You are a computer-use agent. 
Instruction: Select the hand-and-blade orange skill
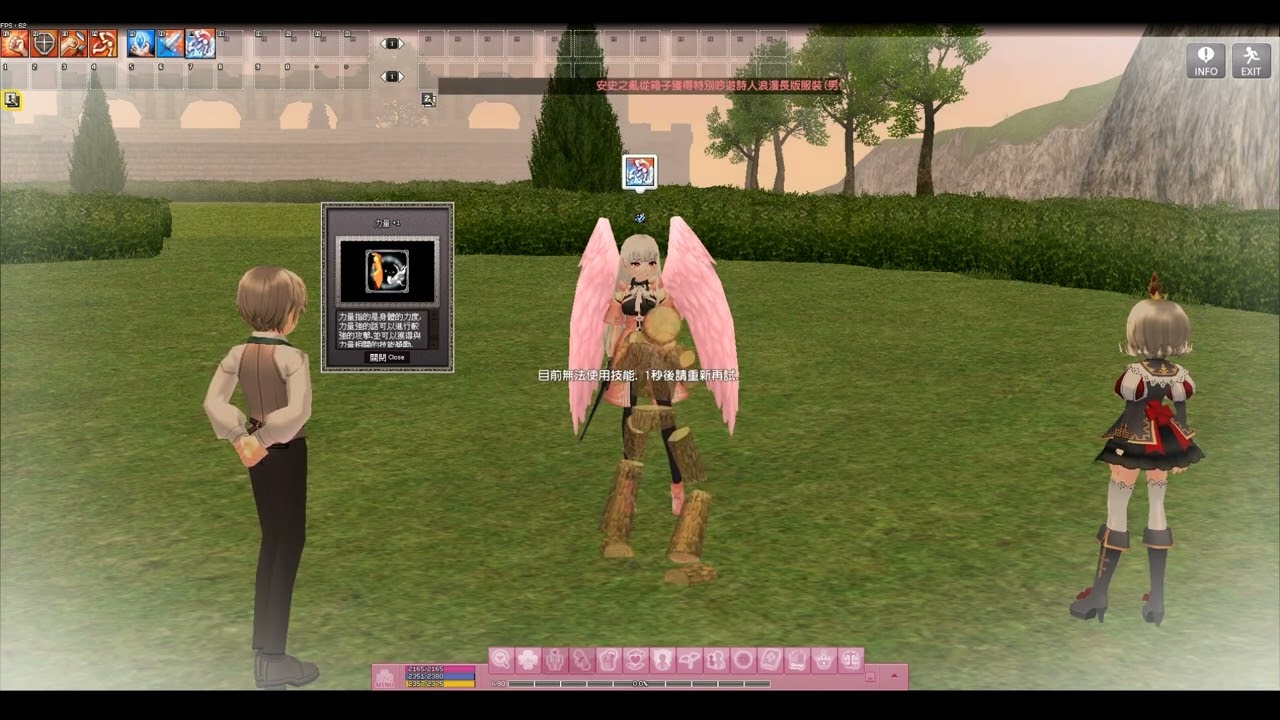click(x=74, y=43)
